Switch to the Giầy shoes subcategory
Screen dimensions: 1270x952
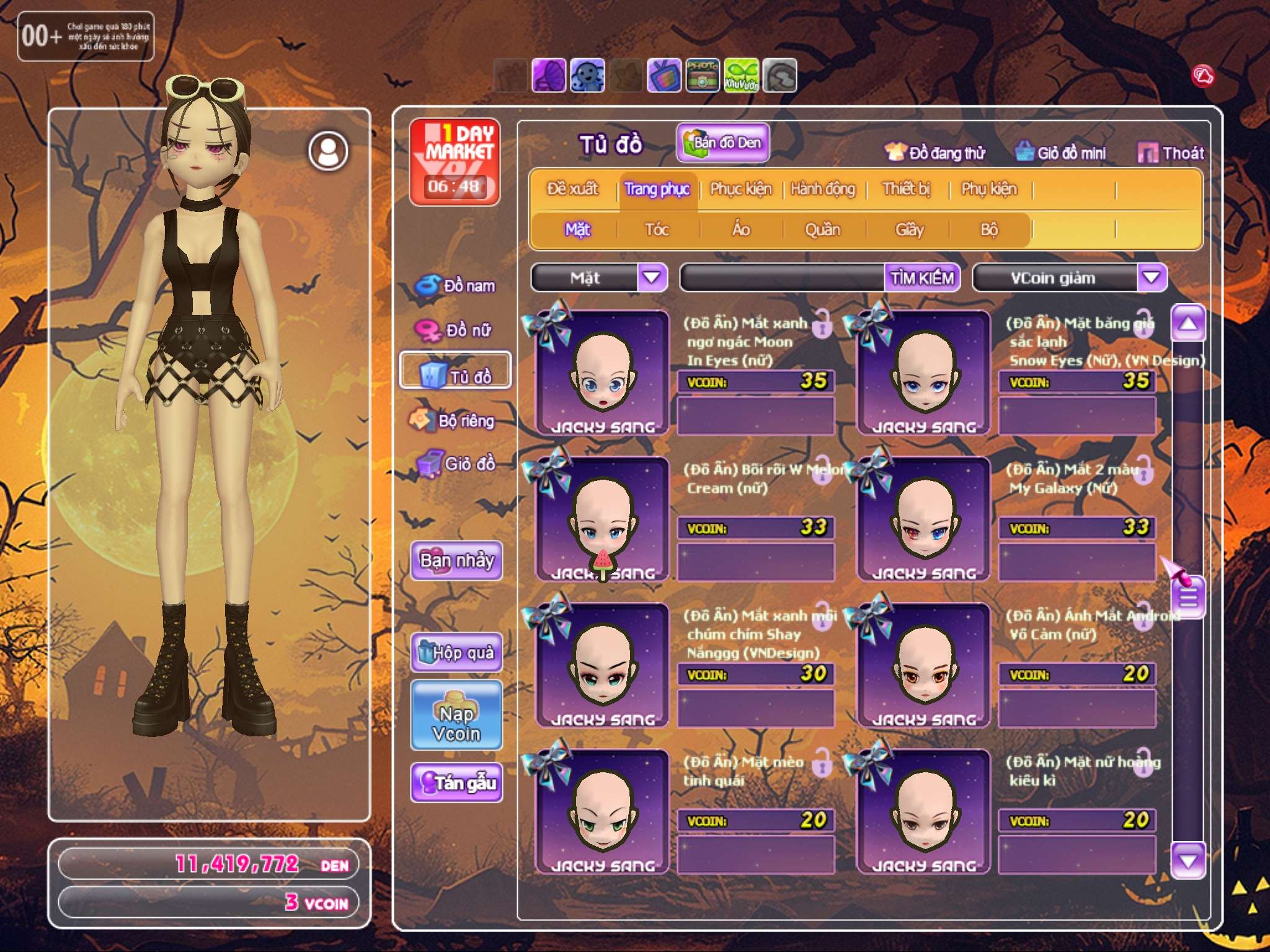(x=909, y=230)
